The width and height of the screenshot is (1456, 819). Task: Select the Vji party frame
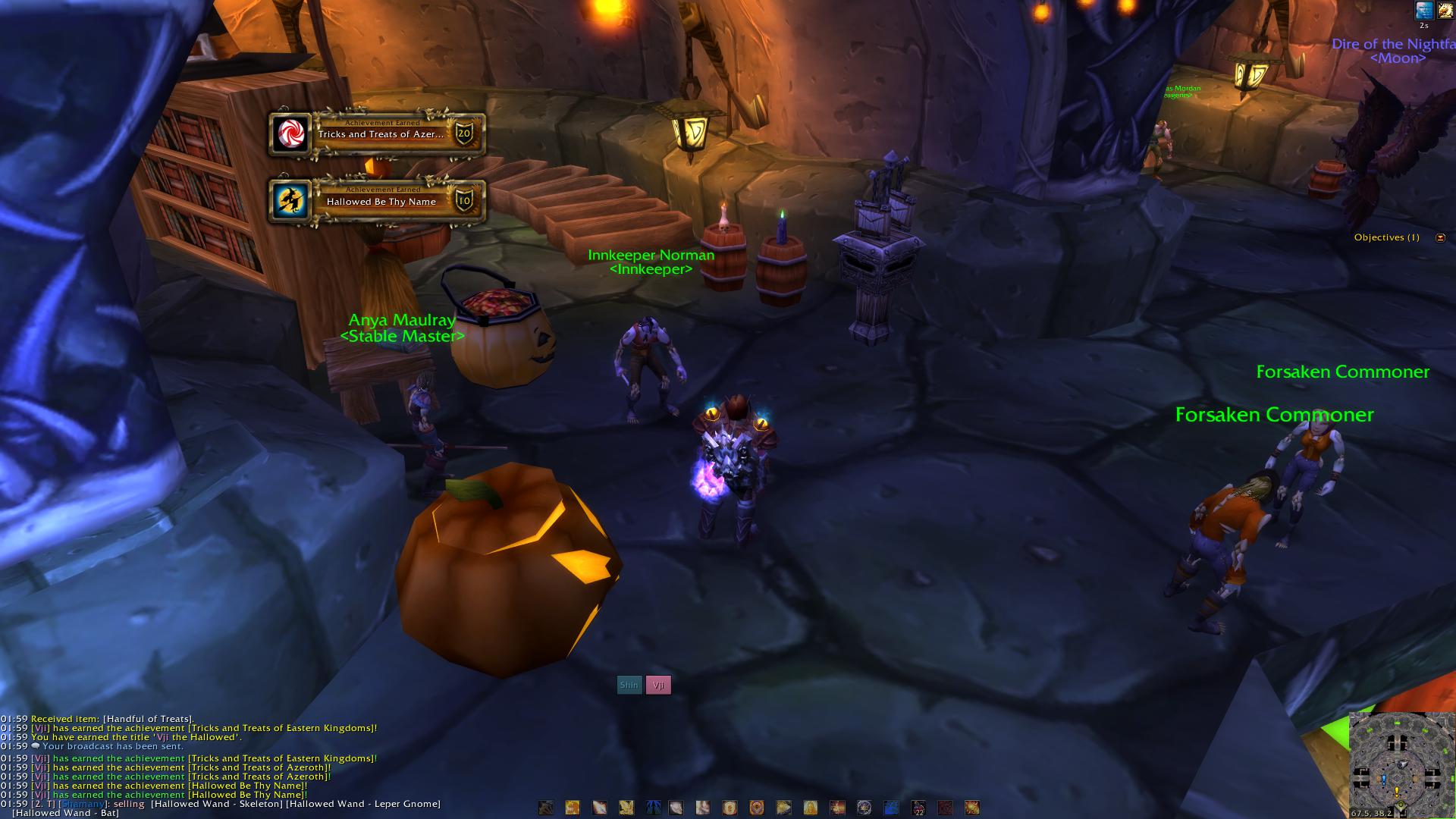658,685
